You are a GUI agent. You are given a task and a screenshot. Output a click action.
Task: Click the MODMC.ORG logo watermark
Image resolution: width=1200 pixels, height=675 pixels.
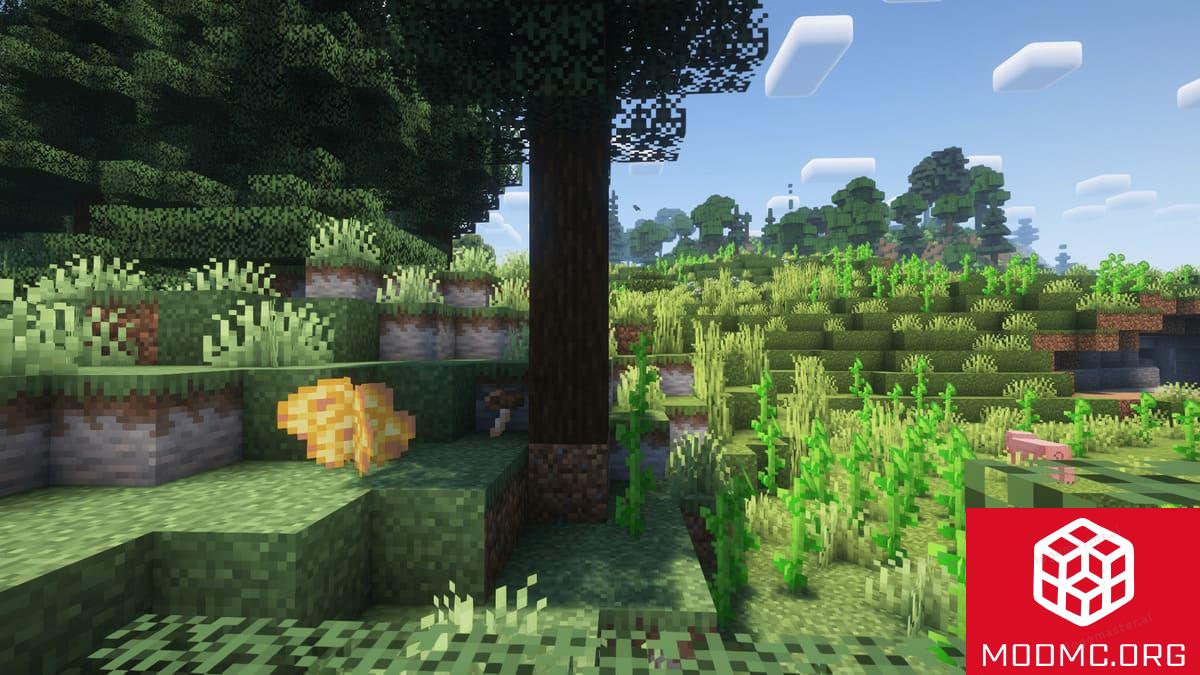1082,591
